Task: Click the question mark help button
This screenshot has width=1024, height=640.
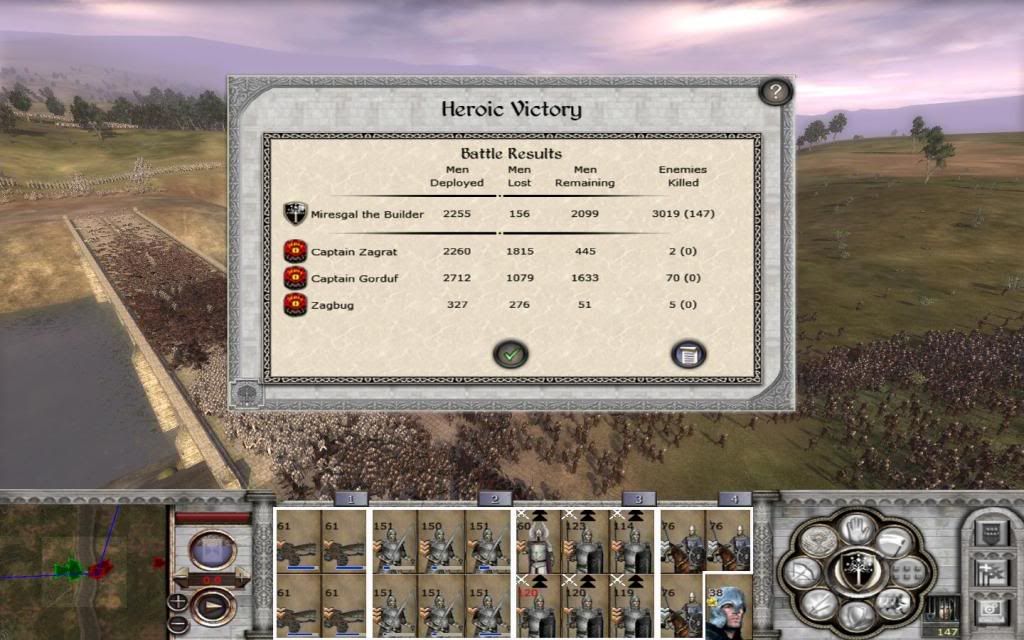Action: (775, 93)
